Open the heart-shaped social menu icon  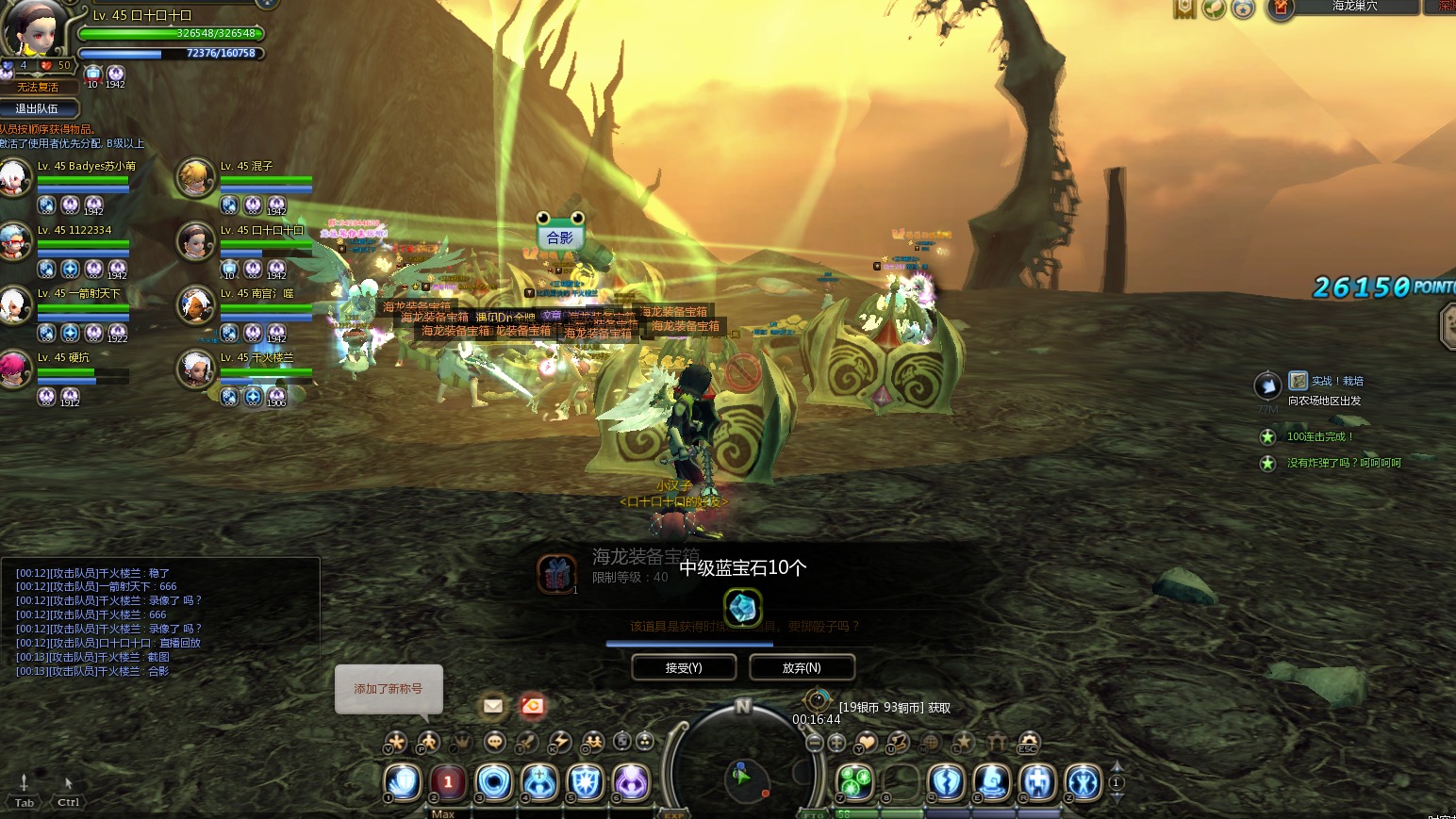(x=866, y=743)
